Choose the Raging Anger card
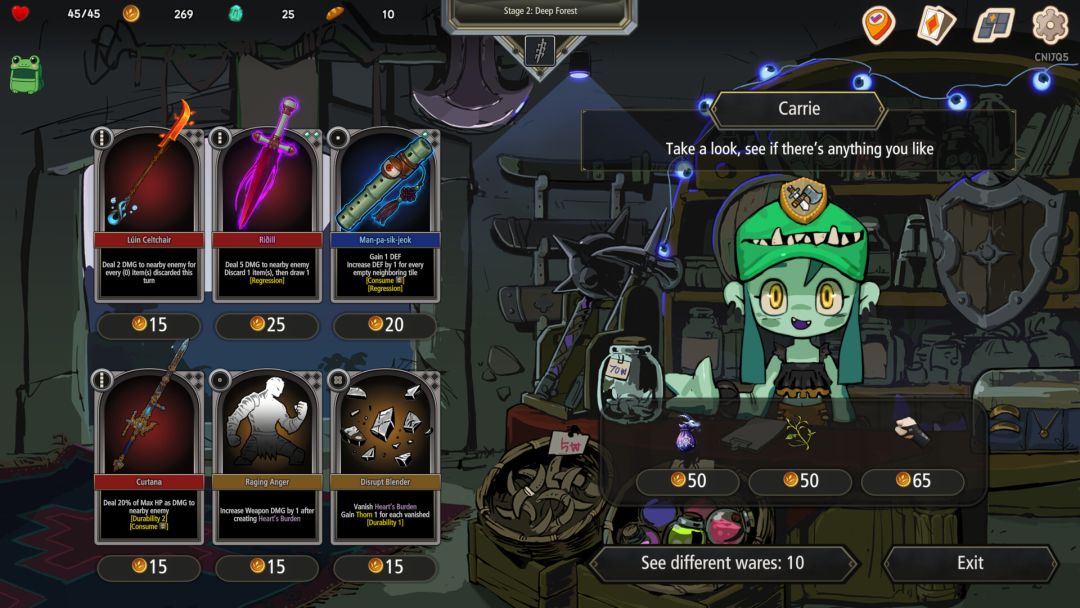The width and height of the screenshot is (1080, 608). (267, 455)
